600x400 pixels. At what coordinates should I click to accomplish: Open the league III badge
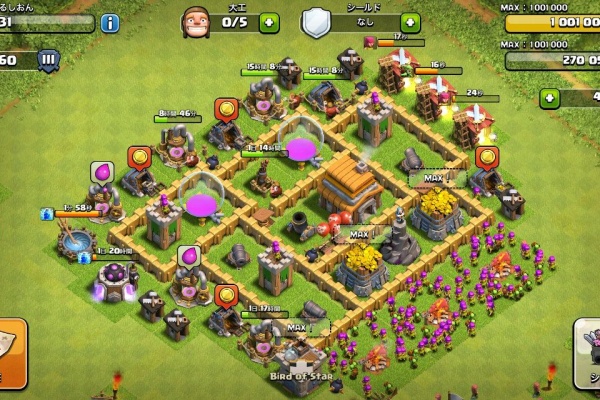[47, 60]
